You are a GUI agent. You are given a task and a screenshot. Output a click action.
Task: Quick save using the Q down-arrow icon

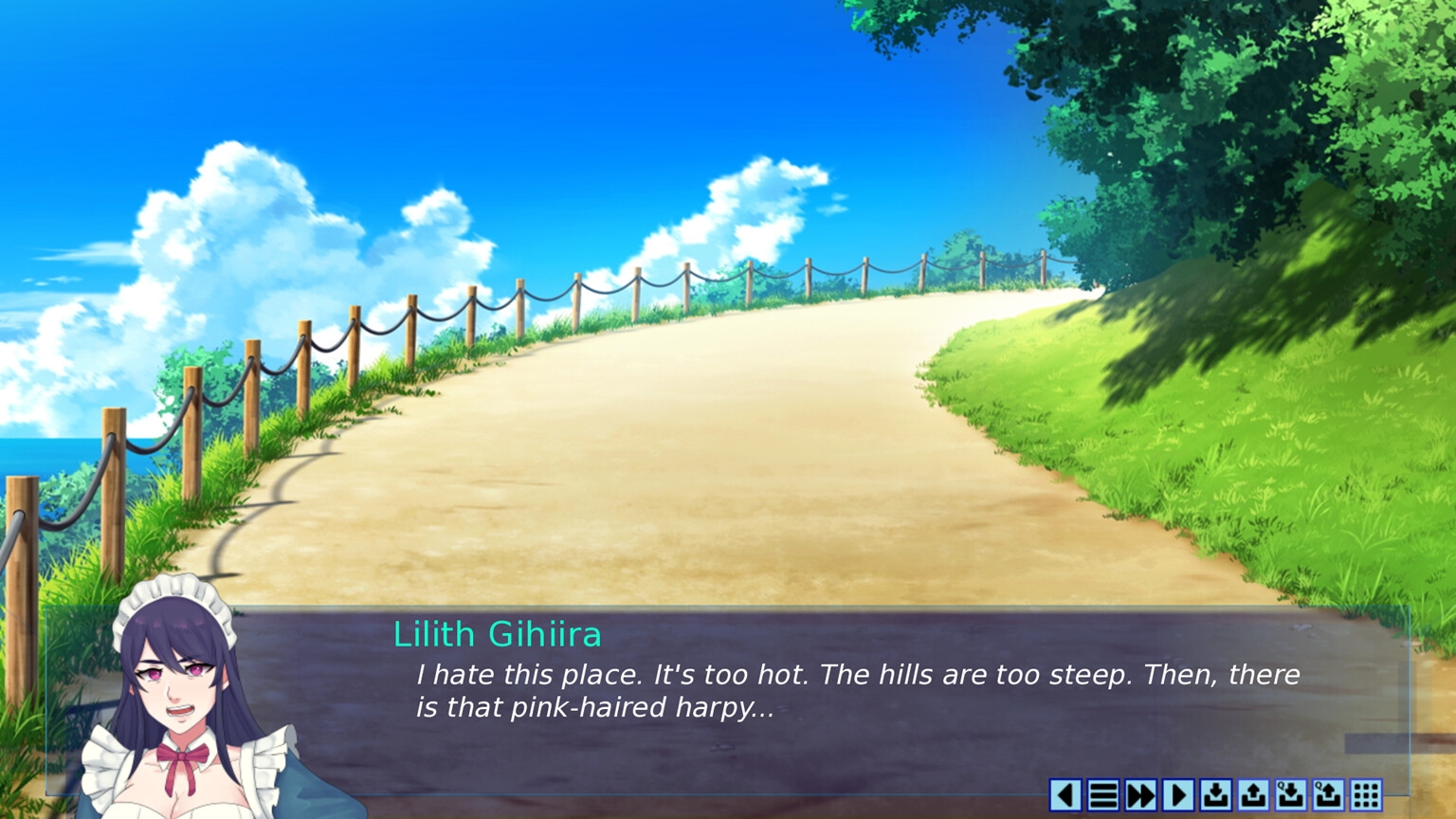(1290, 794)
